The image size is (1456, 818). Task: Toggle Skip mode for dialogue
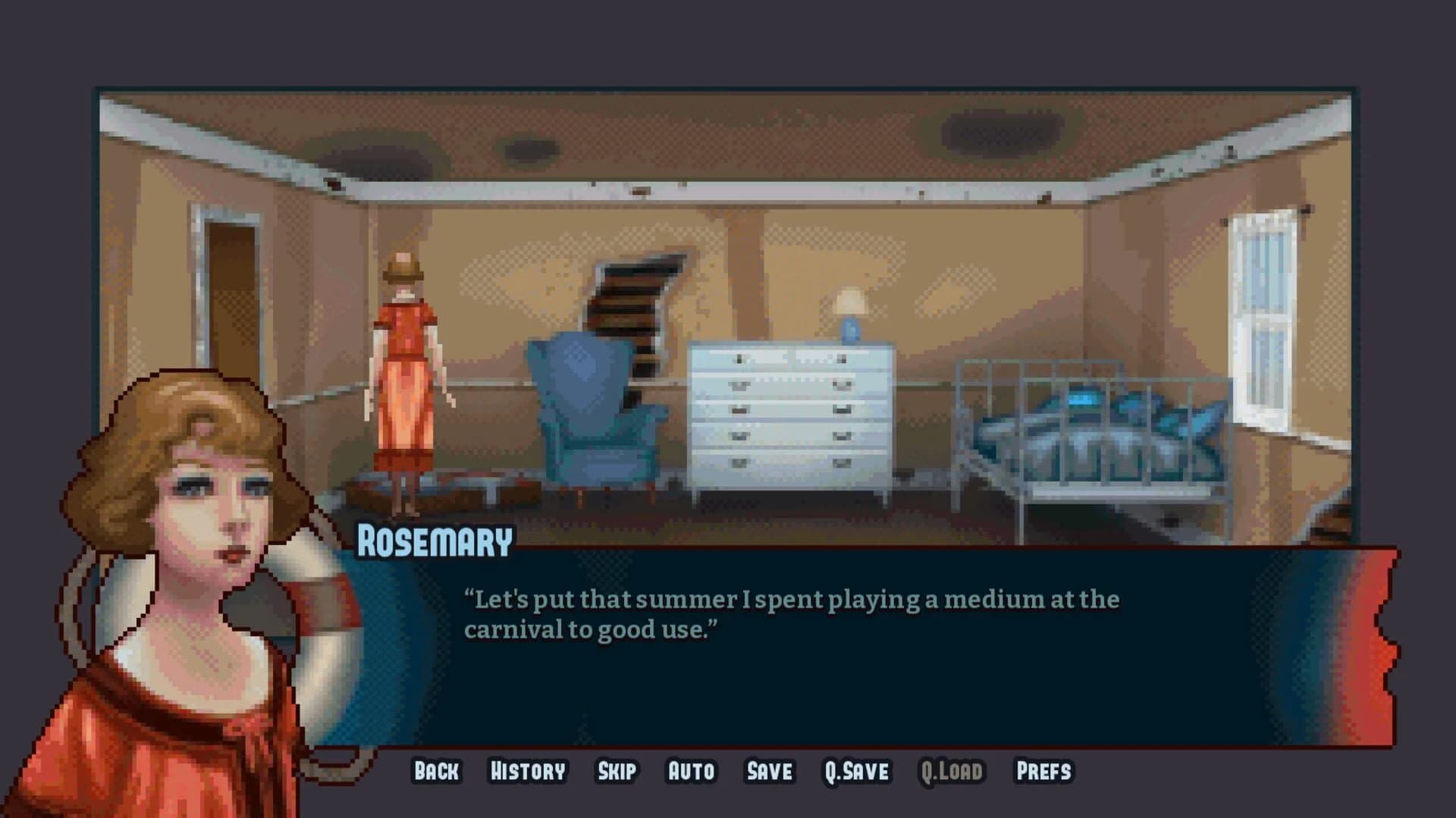(617, 771)
